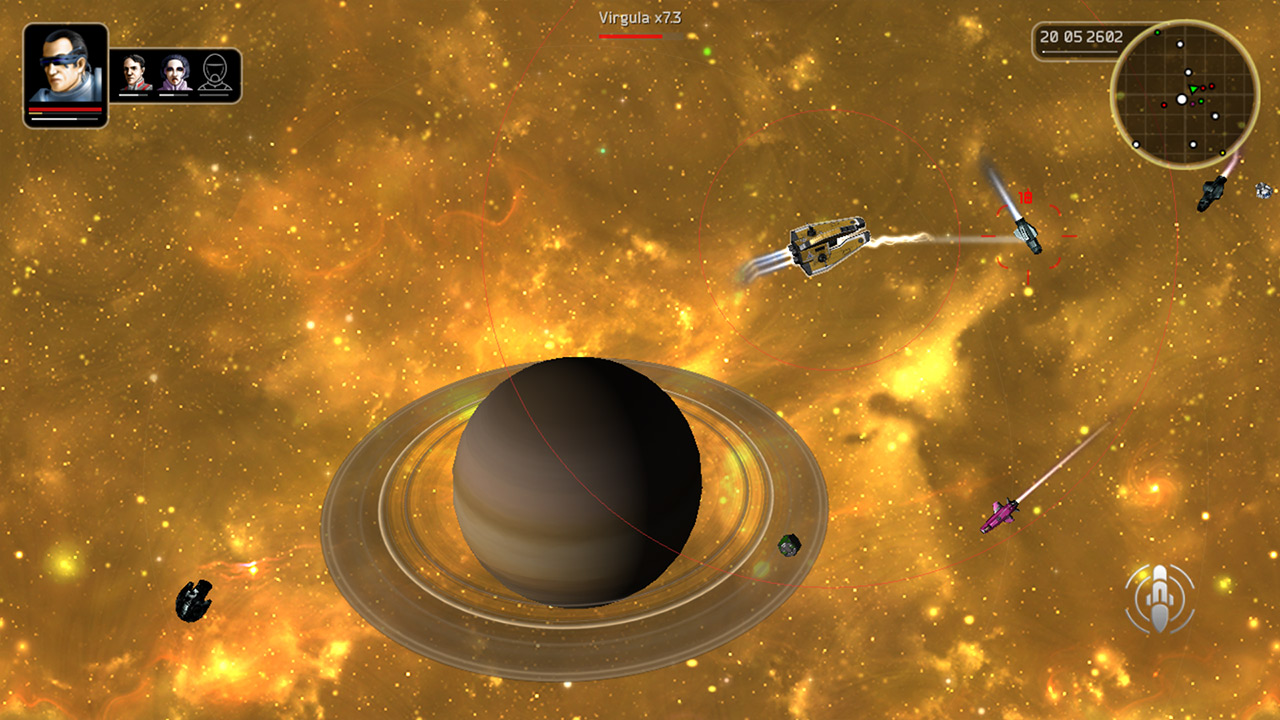1280x720 pixels.
Task: Click the empty helmet-outline crew slot
Action: click(x=215, y=74)
